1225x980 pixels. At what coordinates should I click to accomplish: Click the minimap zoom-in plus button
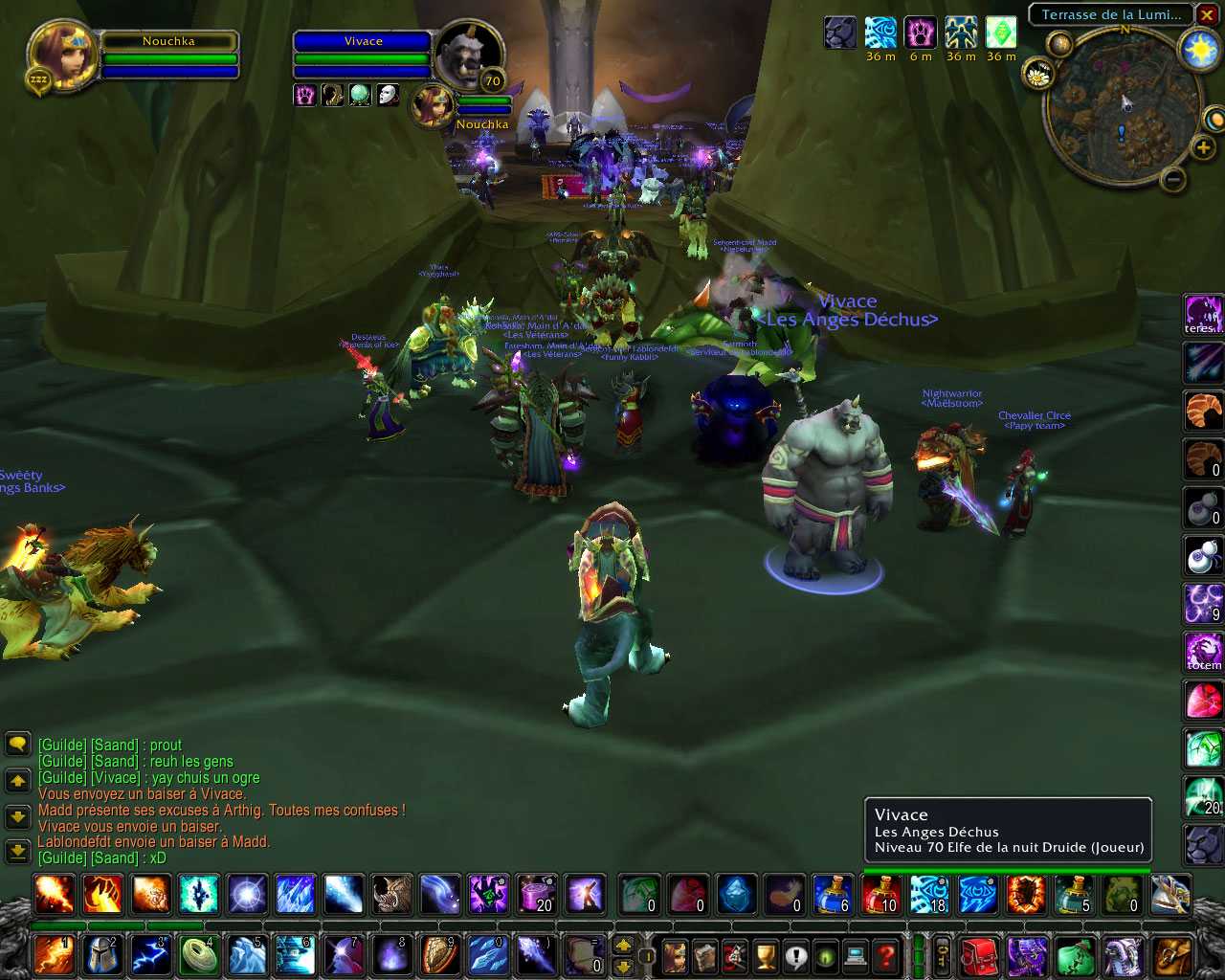pos(1203,147)
